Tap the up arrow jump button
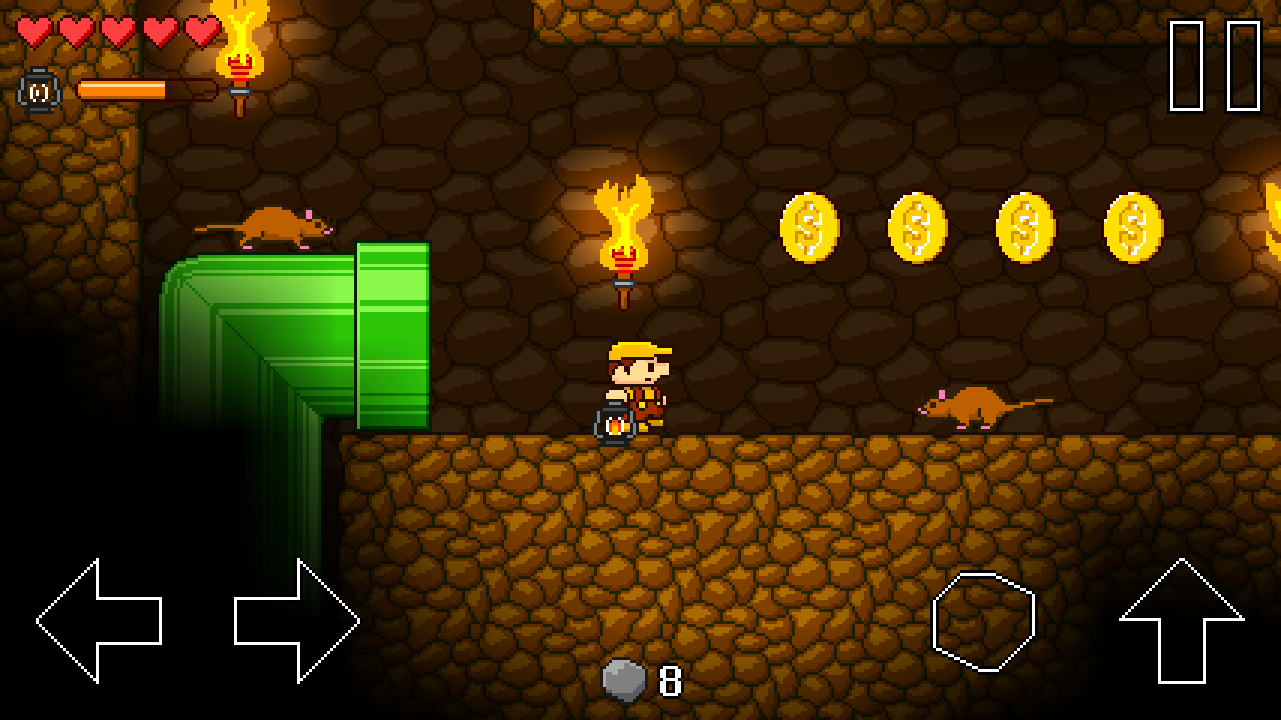The image size is (1281, 720). [x=1182, y=620]
